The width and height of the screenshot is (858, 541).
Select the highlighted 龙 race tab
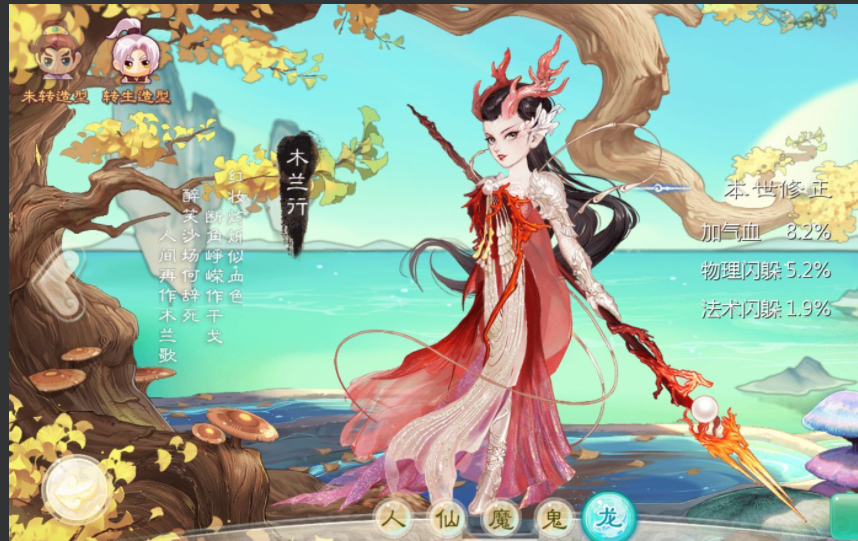[x=608, y=517]
